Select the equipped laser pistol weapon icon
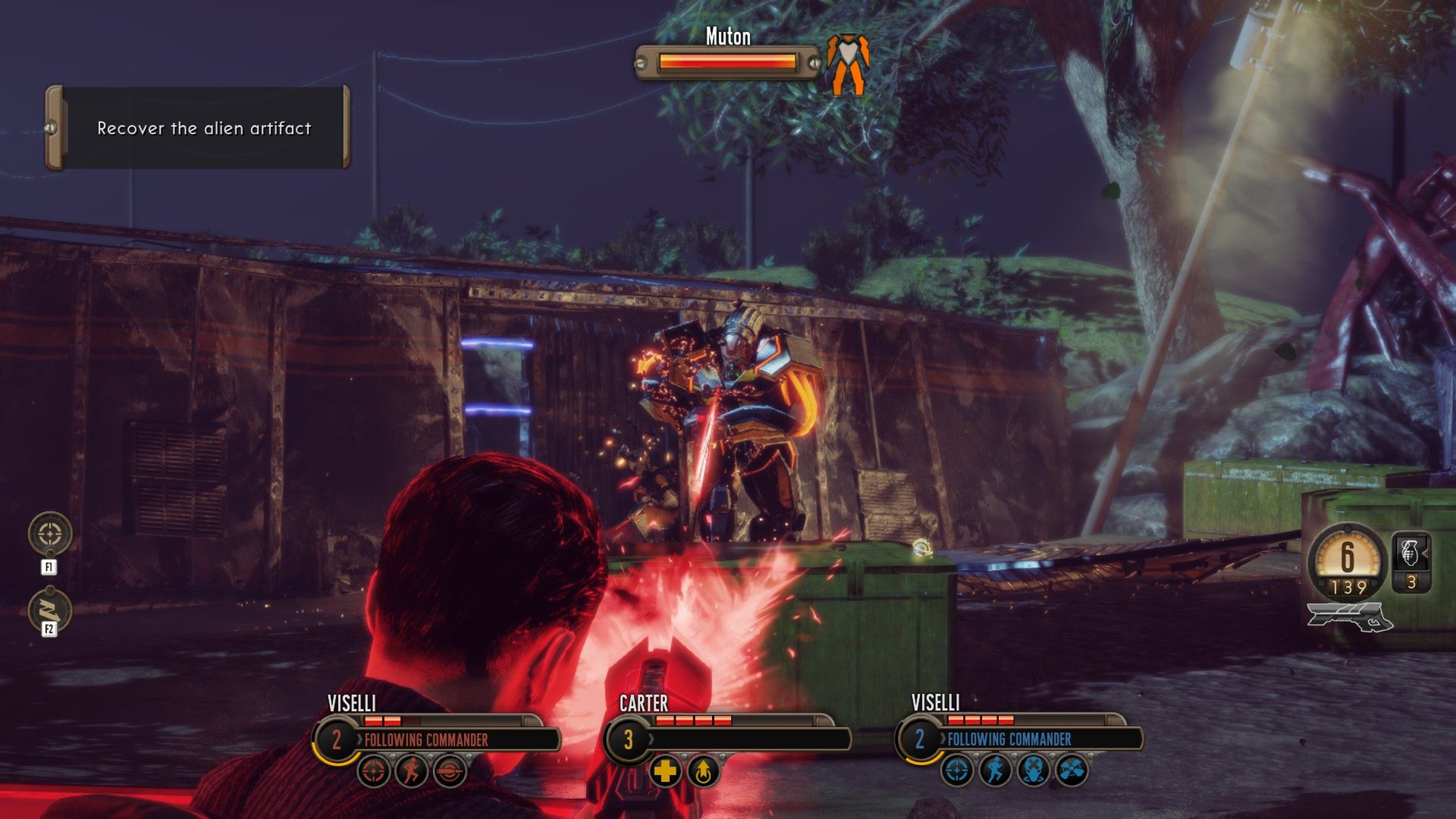The width and height of the screenshot is (1456, 819). (1349, 616)
